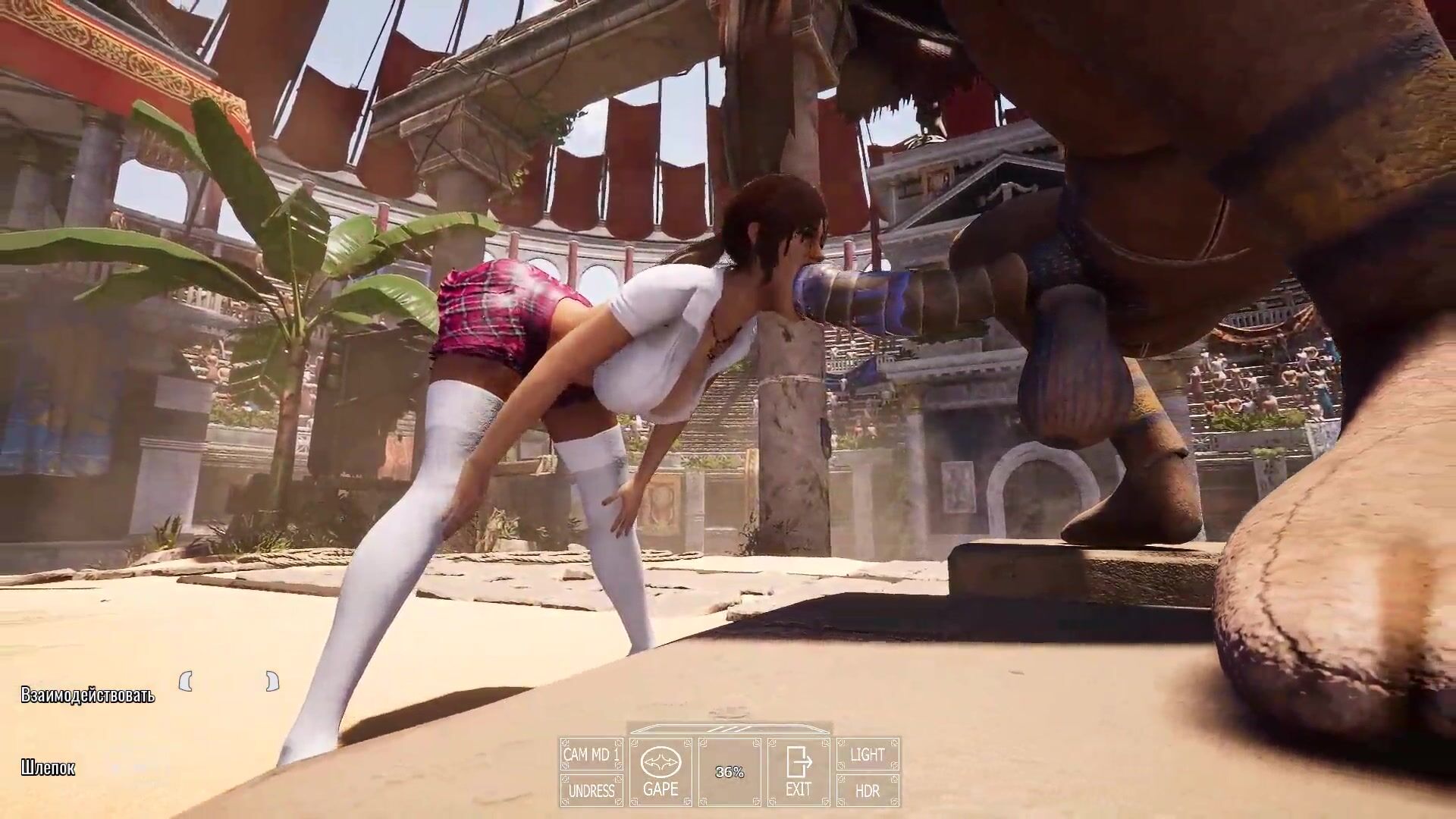
Task: Toggle the LIGHT option
Action: point(868,755)
